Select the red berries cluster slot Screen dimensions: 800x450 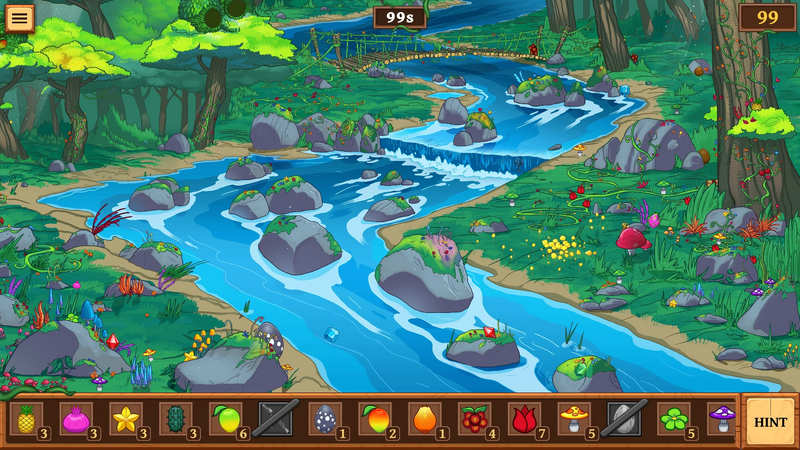click(475, 418)
